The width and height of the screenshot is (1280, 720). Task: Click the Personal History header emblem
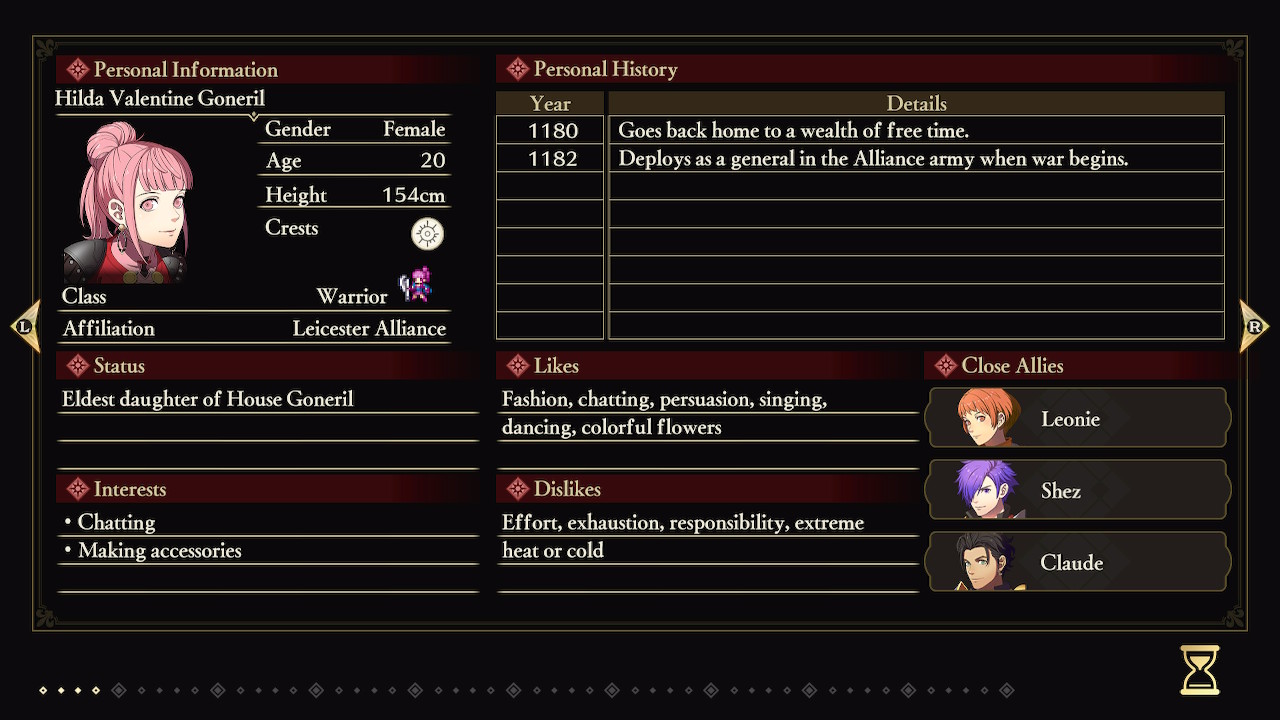(x=516, y=69)
